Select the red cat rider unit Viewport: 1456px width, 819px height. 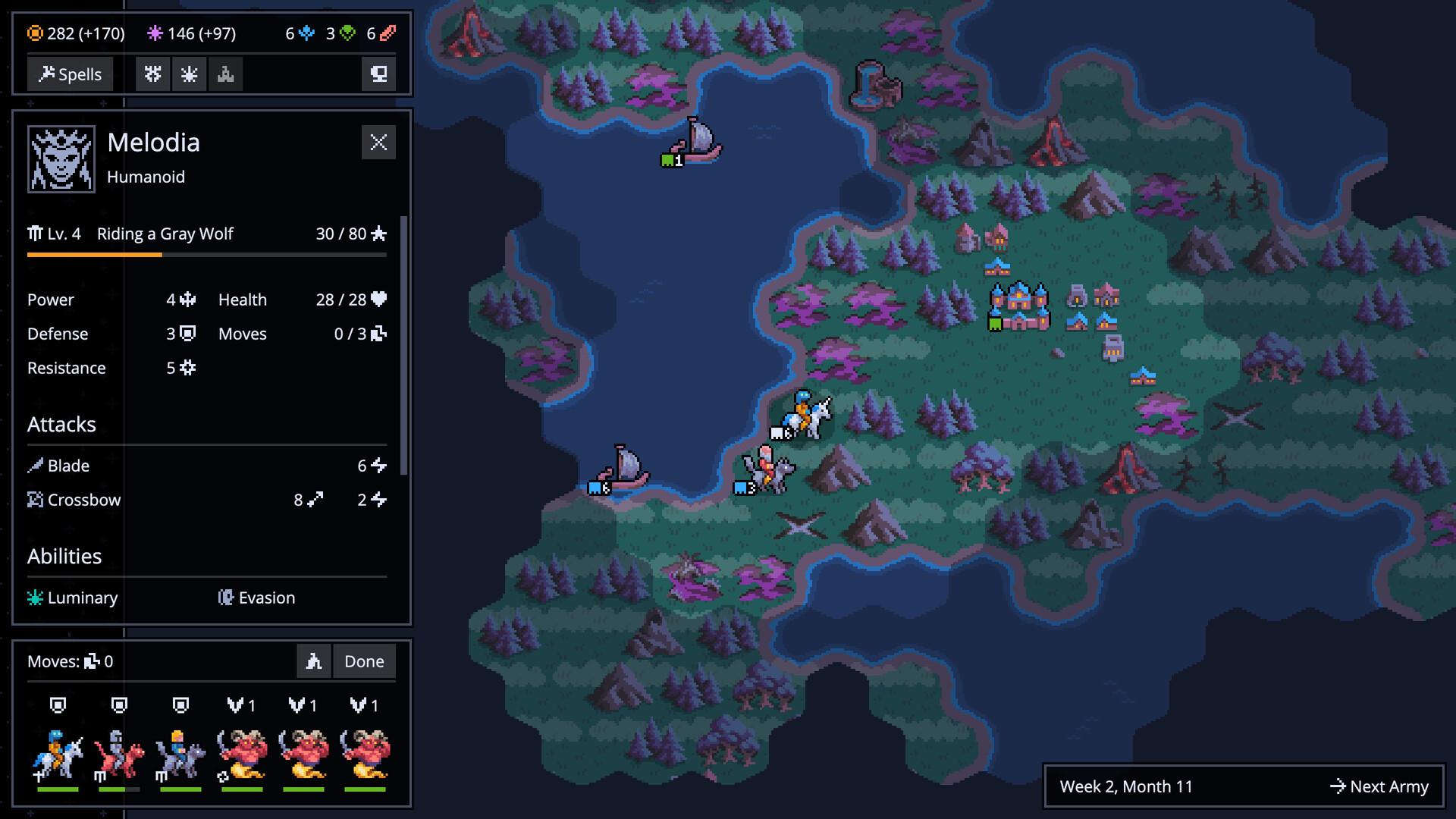119,753
